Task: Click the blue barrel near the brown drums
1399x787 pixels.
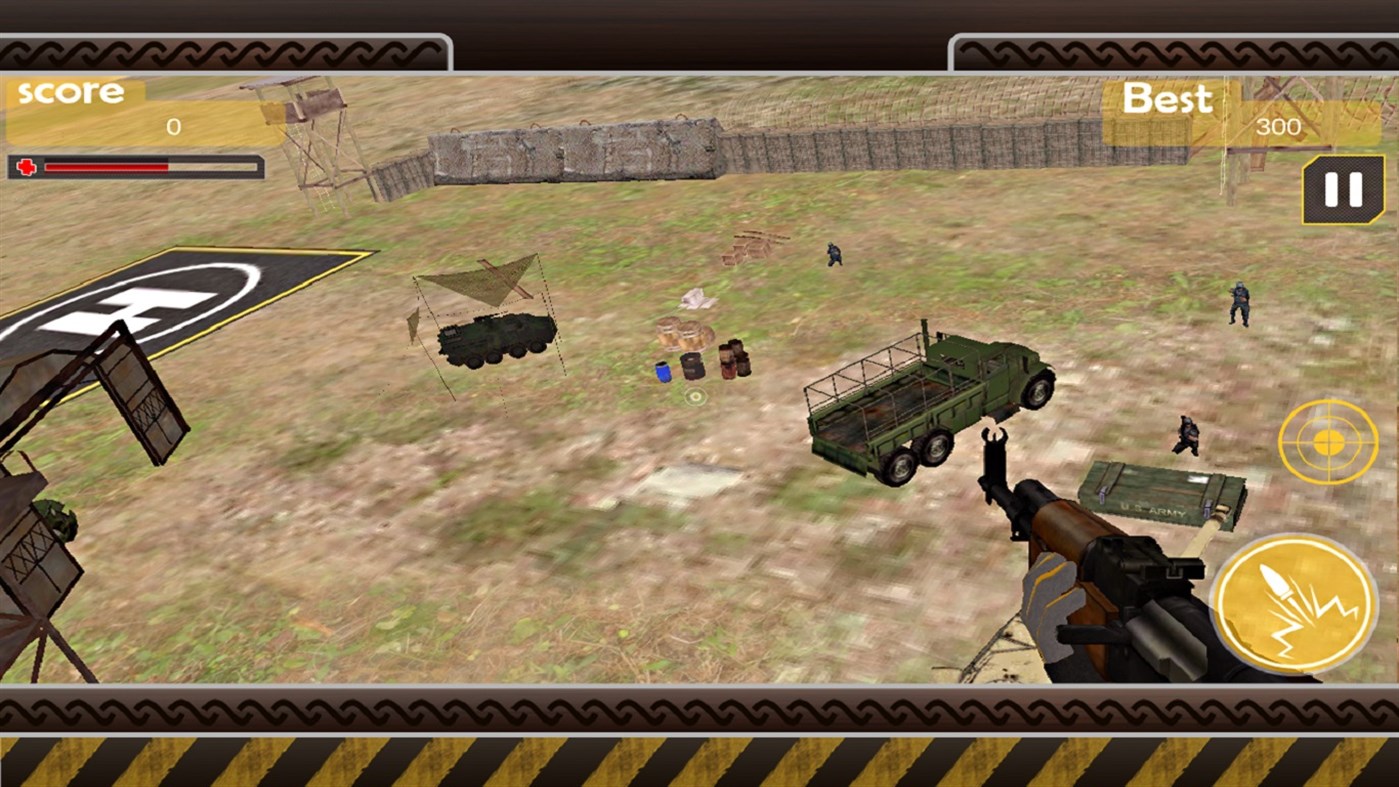Action: [x=661, y=371]
